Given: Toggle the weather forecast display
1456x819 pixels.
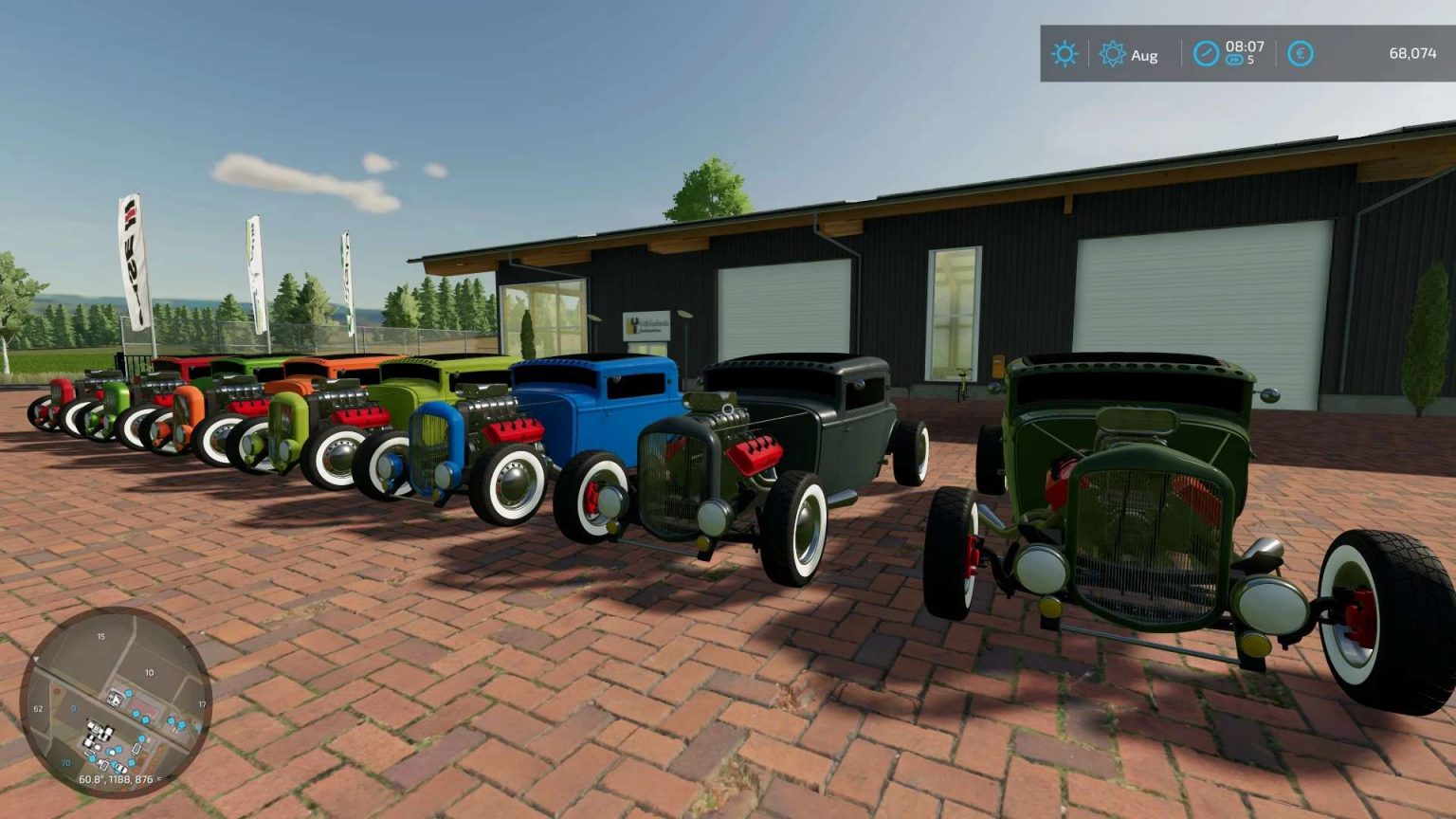Looking at the screenshot, I should pos(1065,52).
